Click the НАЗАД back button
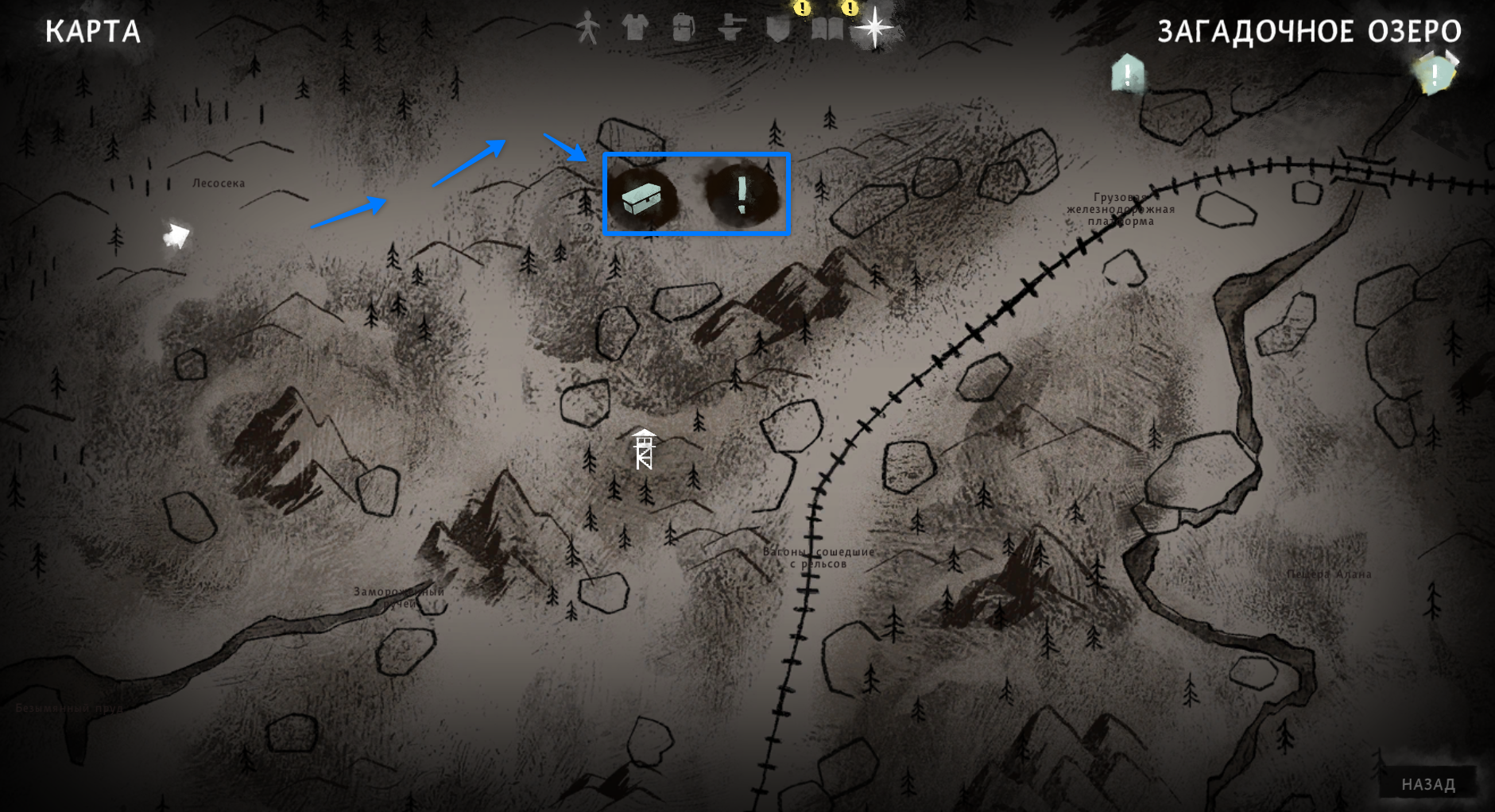 coord(1428,784)
